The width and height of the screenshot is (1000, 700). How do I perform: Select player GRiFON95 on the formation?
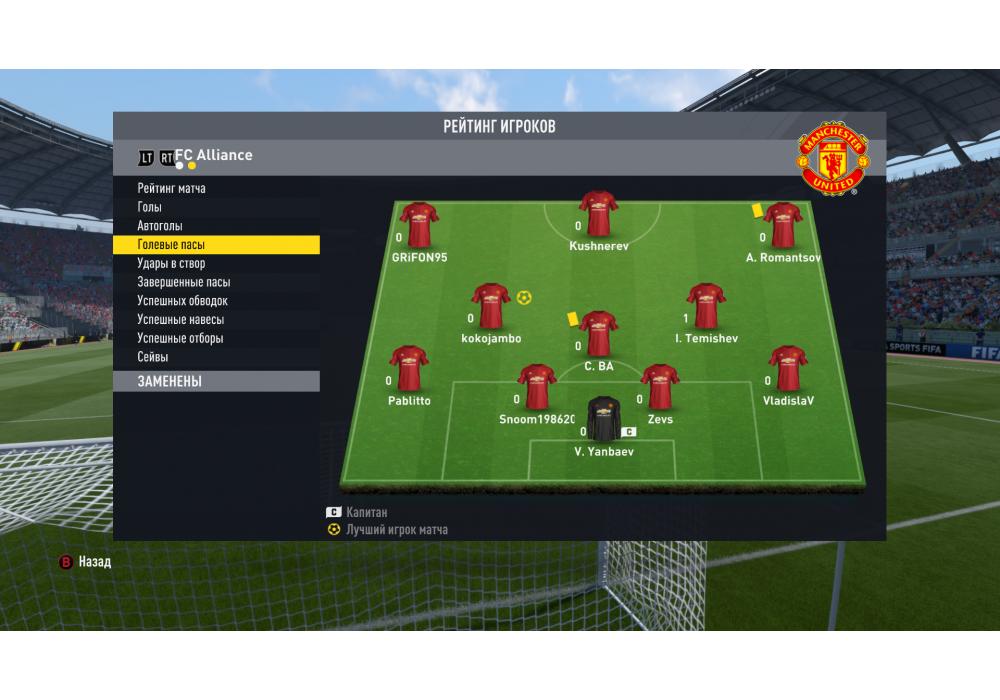[420, 225]
